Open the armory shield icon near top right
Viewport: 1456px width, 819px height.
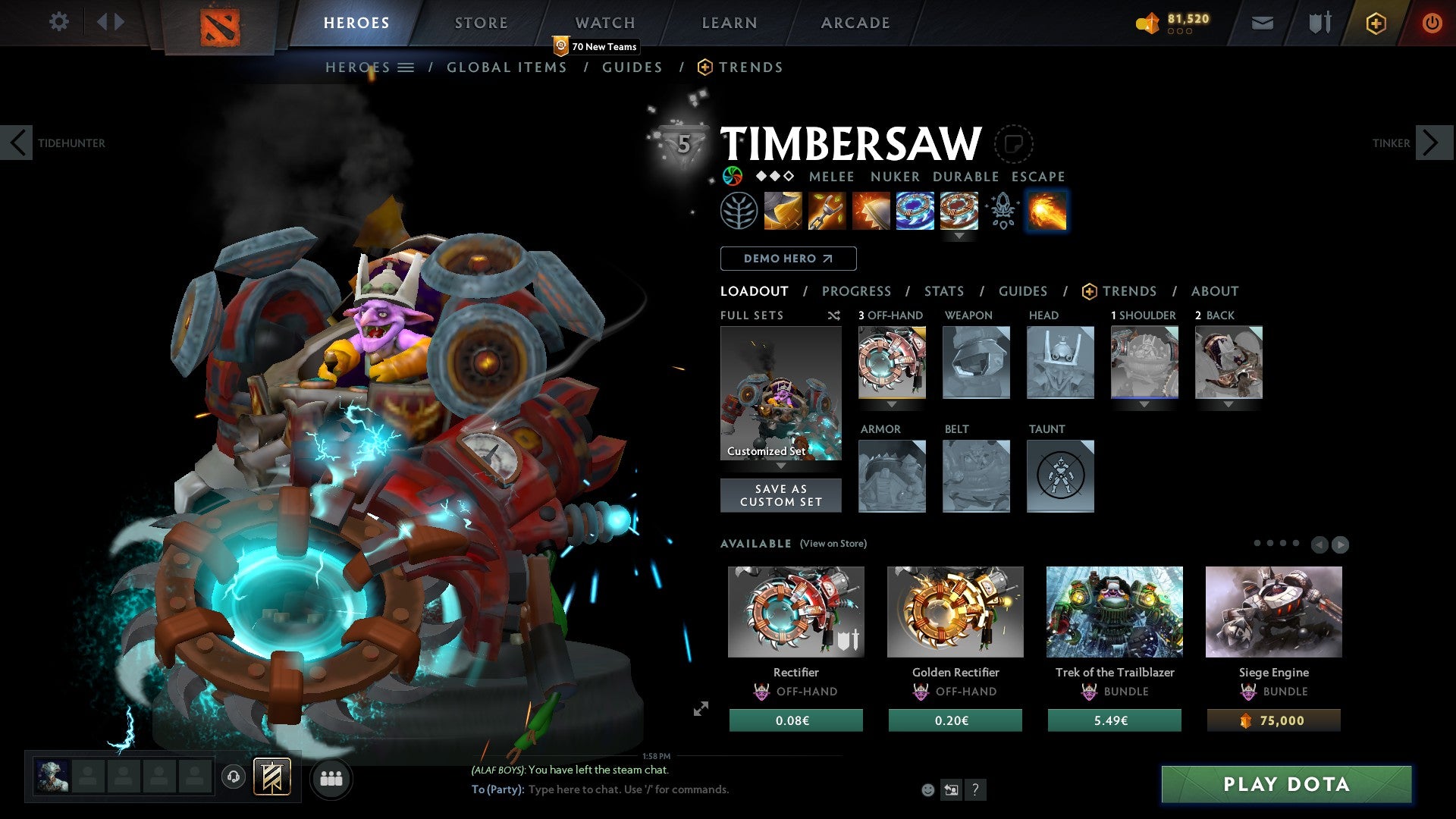(x=1319, y=23)
